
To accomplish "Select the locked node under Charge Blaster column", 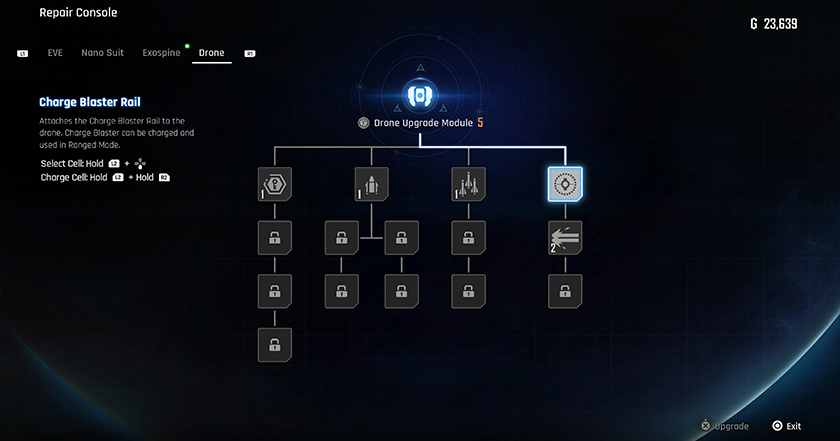I will point(565,292).
